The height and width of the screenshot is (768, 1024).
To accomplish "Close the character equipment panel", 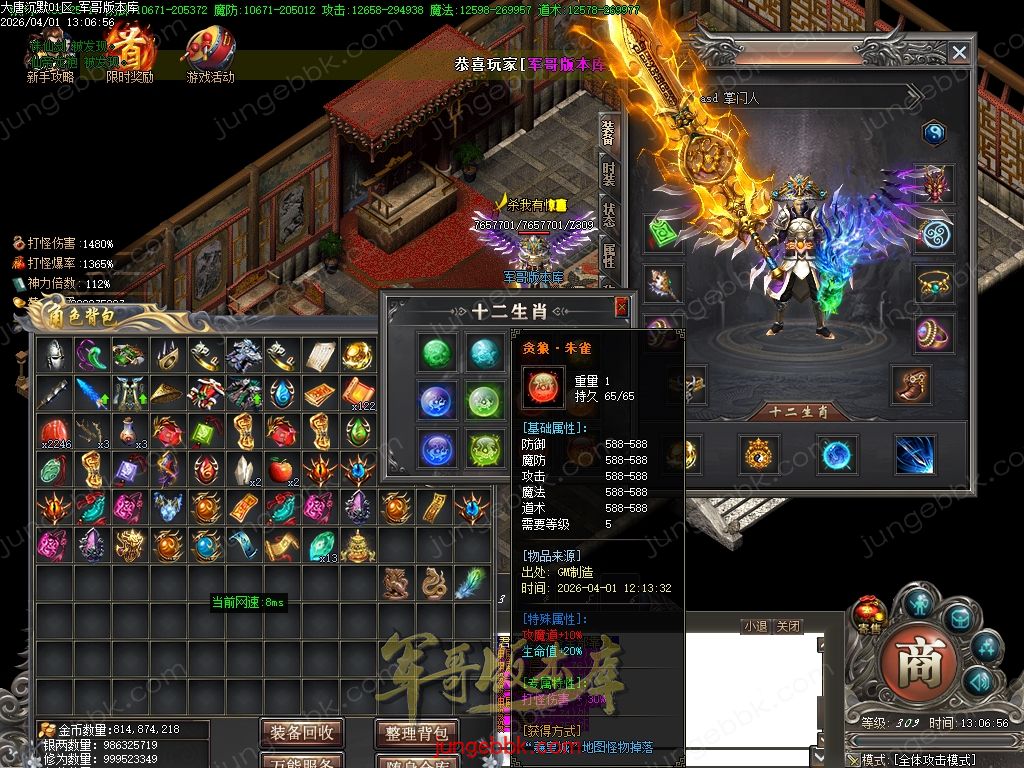I will pos(959,53).
